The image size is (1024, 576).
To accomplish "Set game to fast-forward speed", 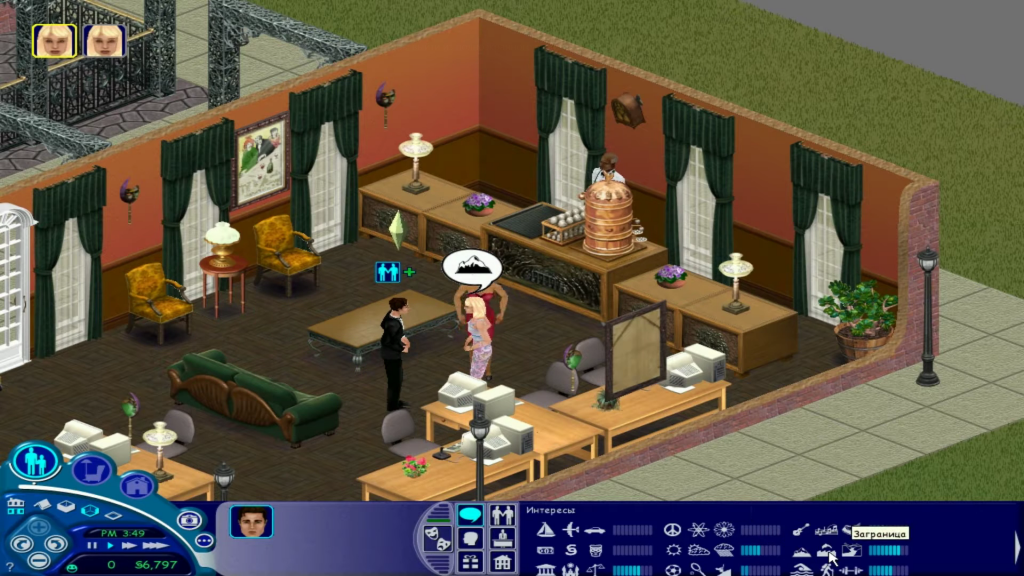I will [127, 546].
